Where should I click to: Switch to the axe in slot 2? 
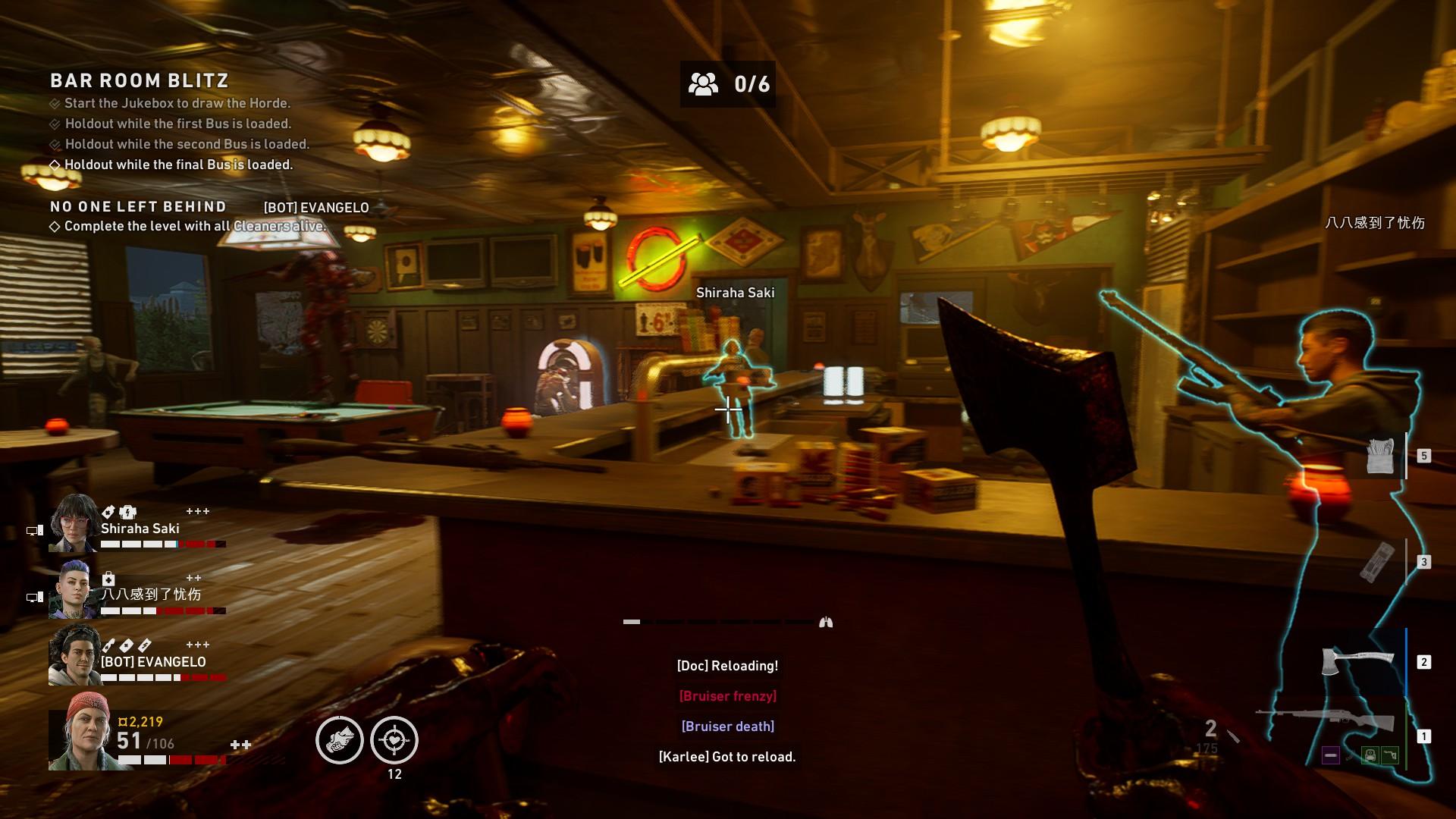1357,661
